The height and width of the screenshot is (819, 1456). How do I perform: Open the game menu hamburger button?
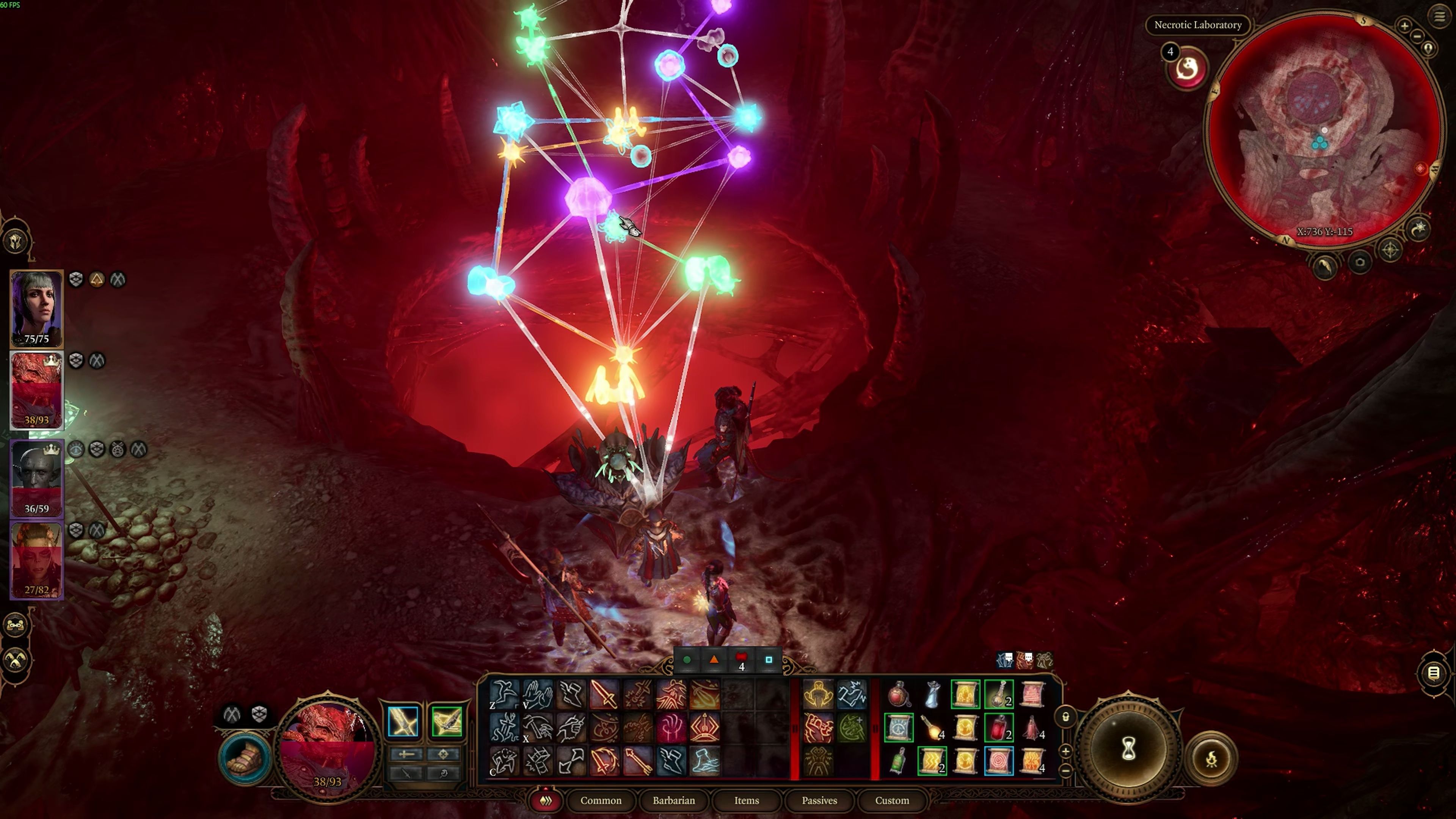coord(1439,16)
